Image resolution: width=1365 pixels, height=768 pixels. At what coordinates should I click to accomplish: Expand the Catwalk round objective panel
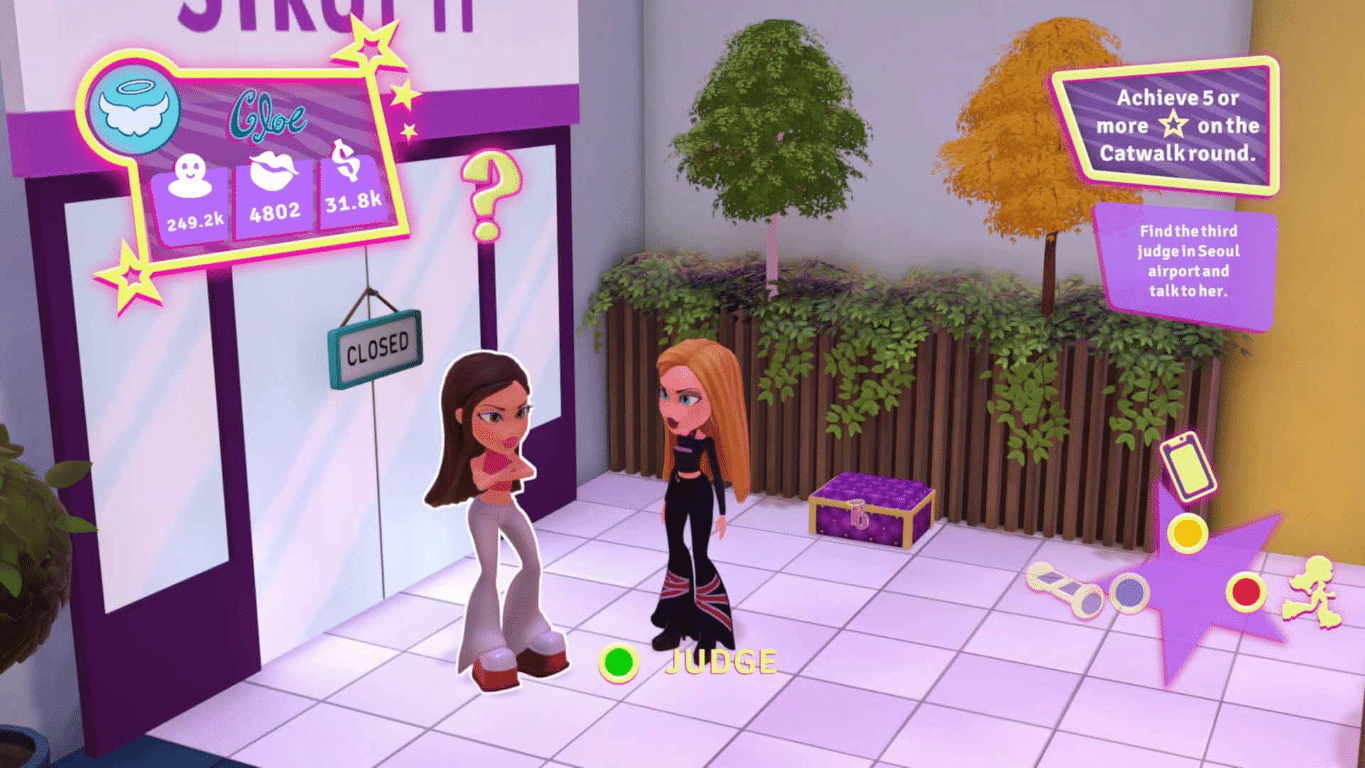click(x=1175, y=125)
